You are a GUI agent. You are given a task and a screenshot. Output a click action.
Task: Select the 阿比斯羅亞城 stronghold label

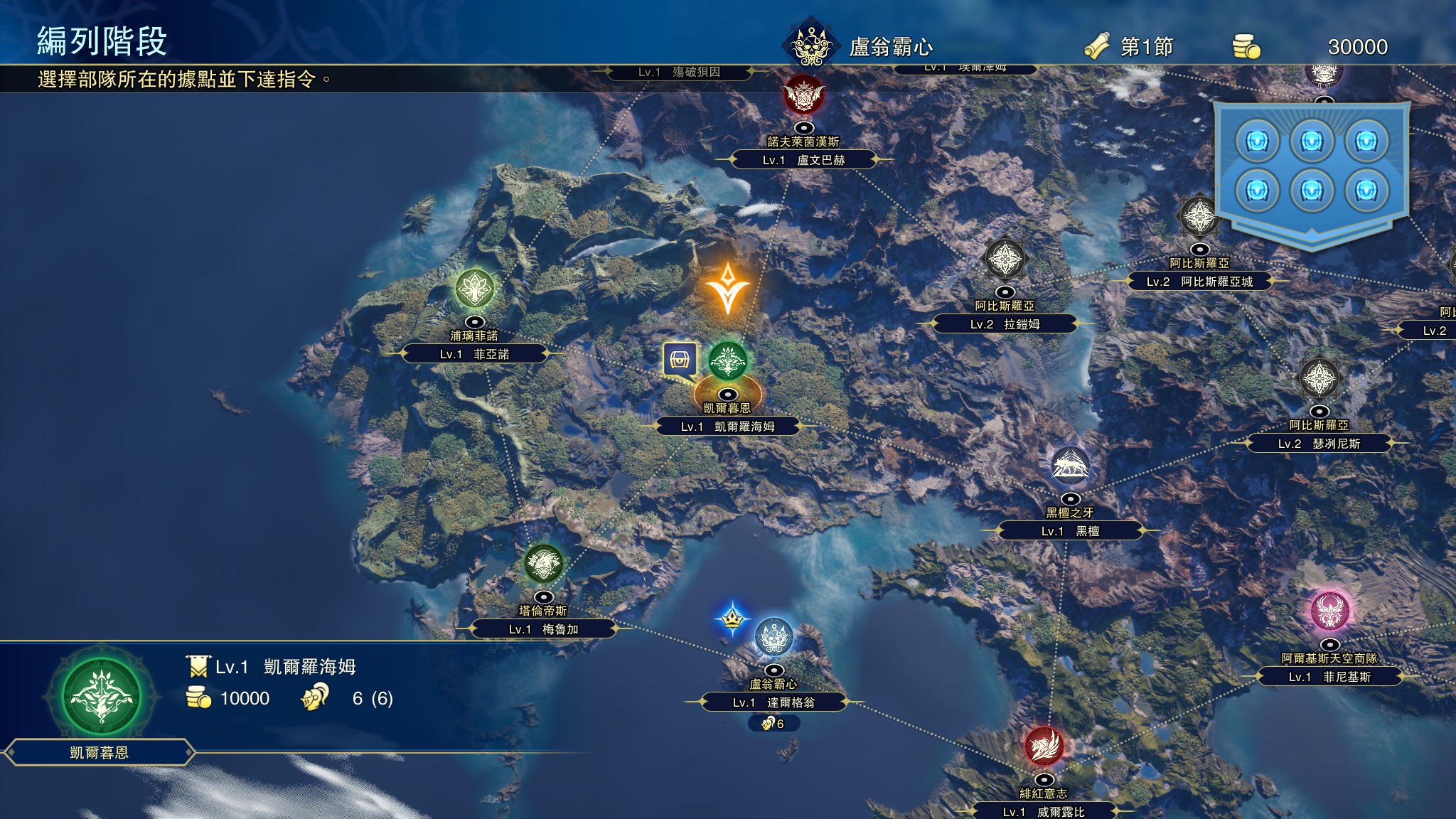1199,282
